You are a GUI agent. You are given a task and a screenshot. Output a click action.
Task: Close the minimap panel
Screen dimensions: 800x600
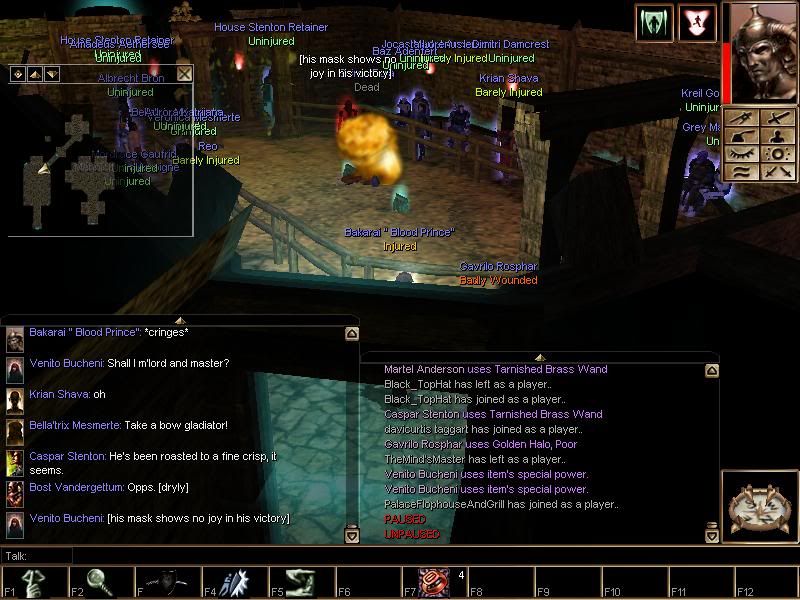pyautogui.click(x=185, y=73)
